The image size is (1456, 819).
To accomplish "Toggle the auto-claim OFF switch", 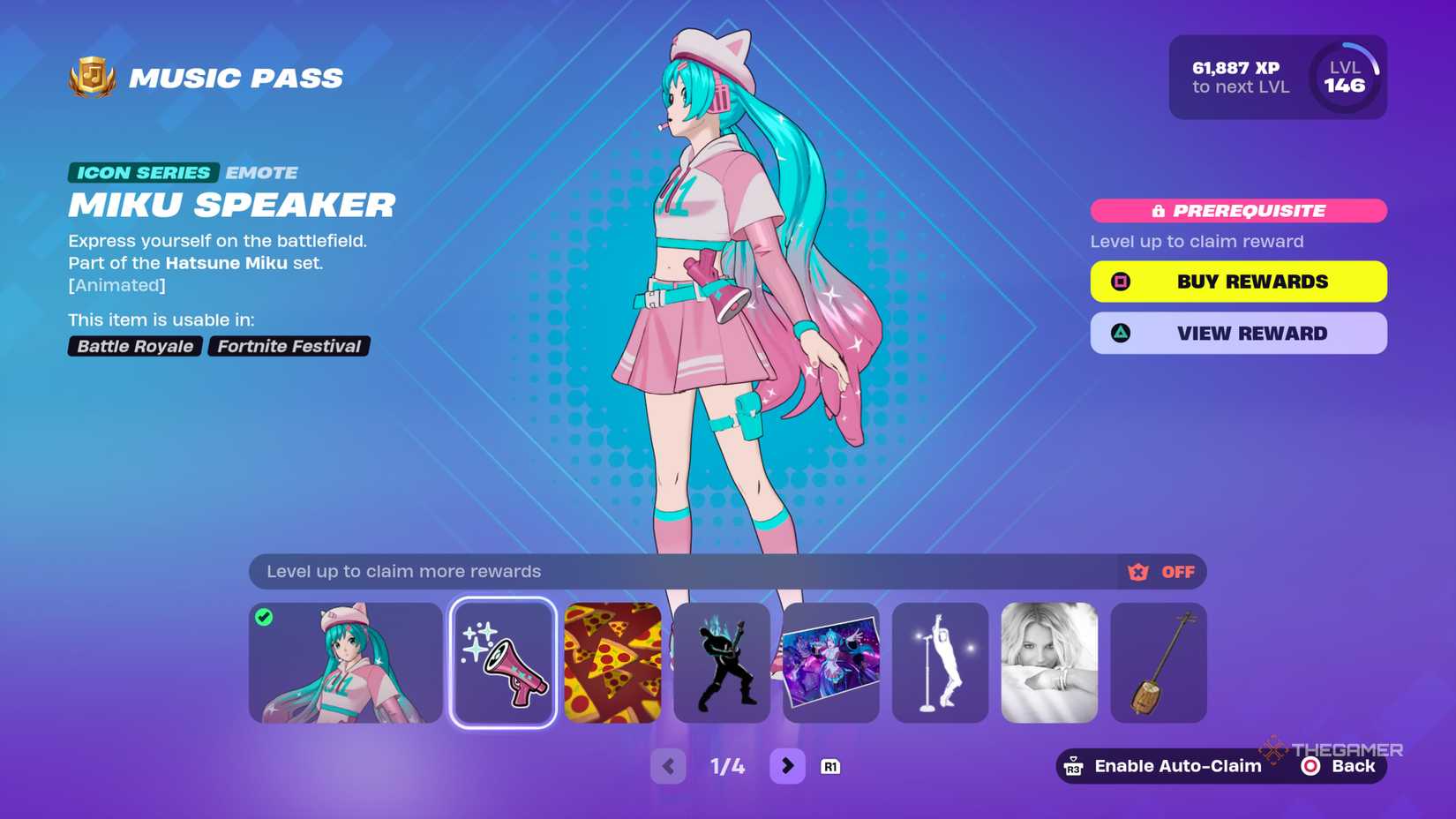I will click(x=1176, y=571).
